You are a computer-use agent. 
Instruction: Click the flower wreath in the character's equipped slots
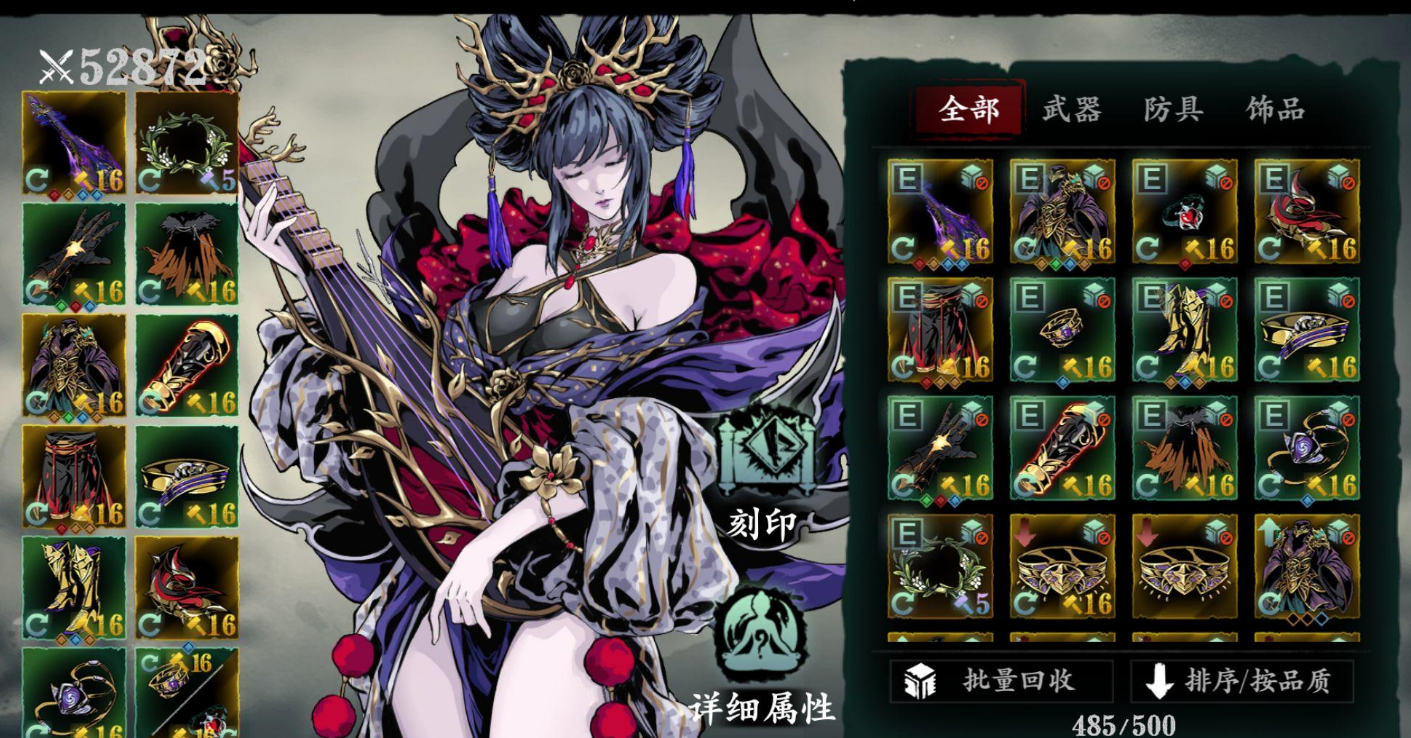(x=187, y=143)
